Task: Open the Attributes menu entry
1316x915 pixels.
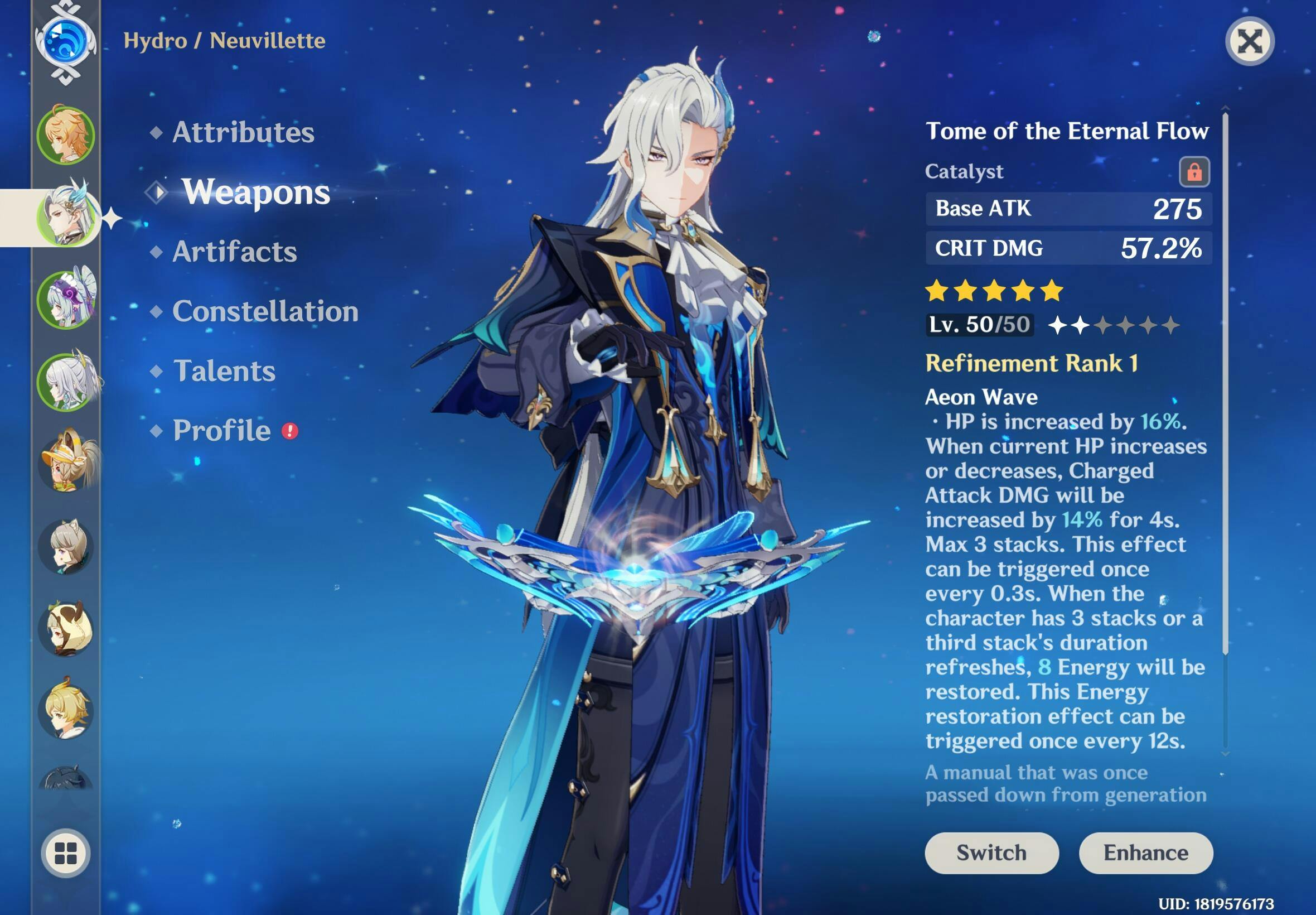Action: tap(243, 132)
